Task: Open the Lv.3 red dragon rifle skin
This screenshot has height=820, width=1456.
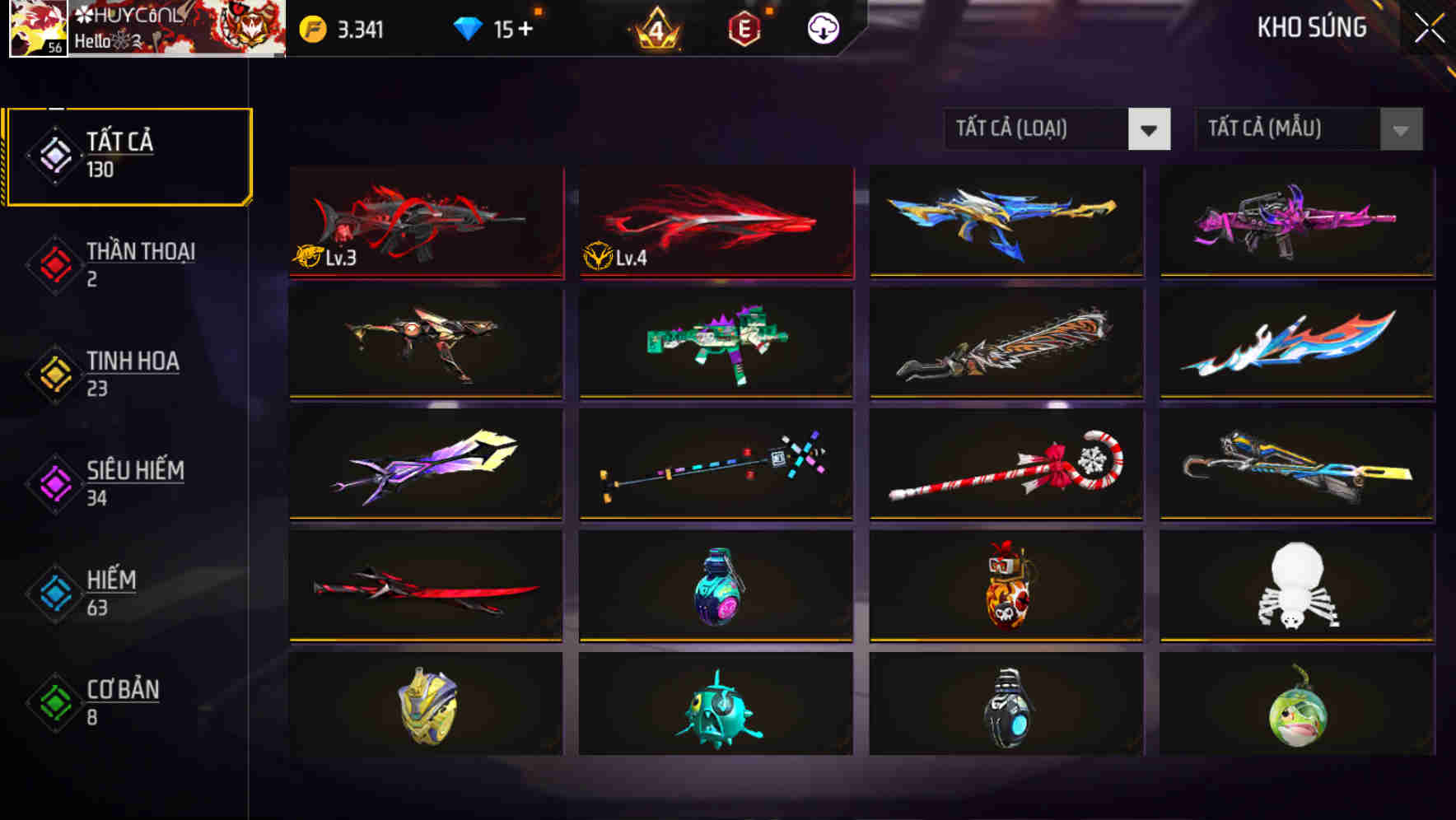Action: pyautogui.click(x=425, y=222)
